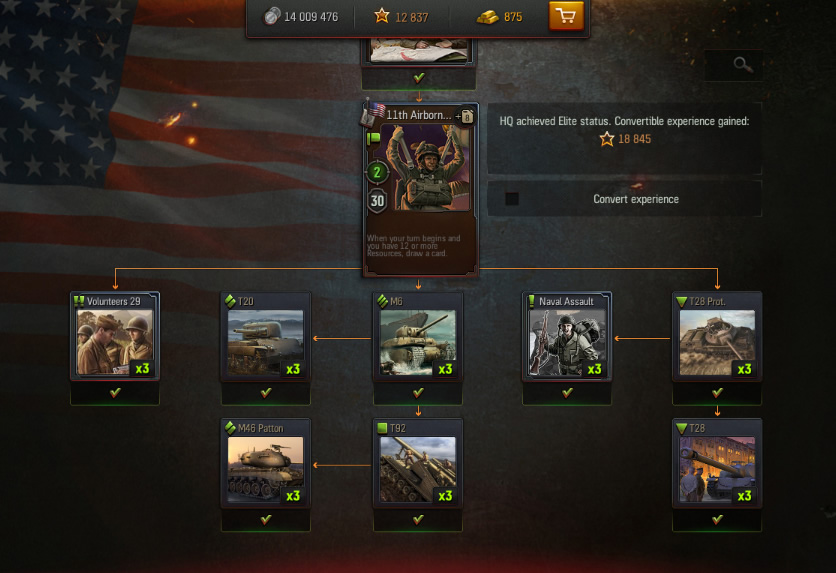
Task: Open the shop cart button
Action: (x=566, y=16)
